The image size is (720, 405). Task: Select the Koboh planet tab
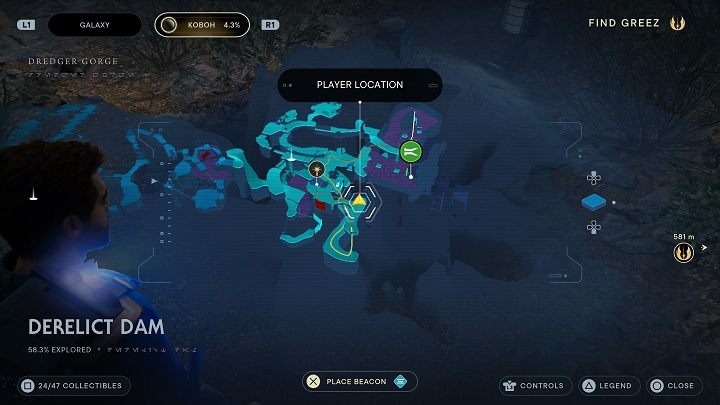[x=202, y=24]
